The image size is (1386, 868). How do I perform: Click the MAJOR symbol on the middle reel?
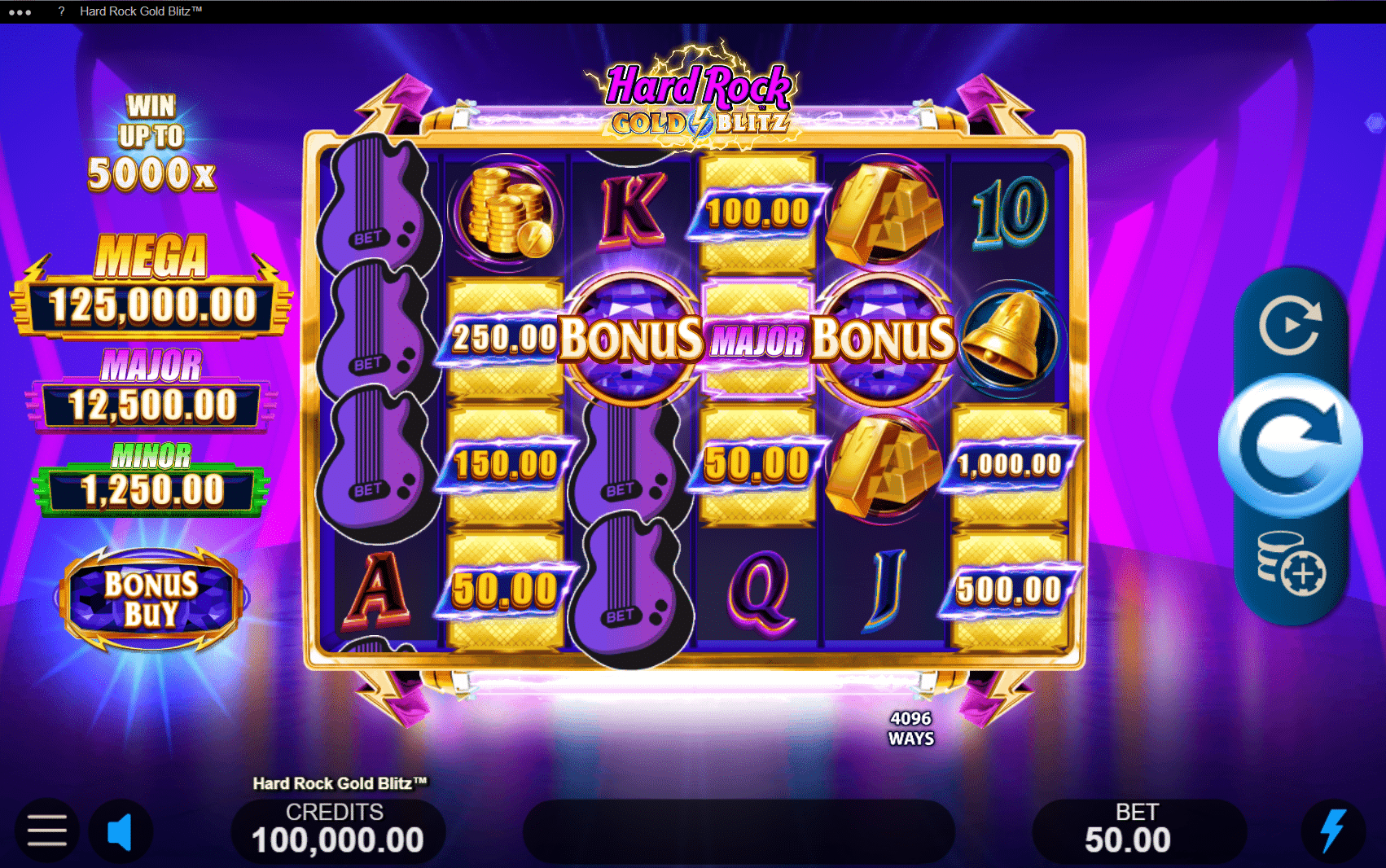pyautogui.click(x=756, y=337)
